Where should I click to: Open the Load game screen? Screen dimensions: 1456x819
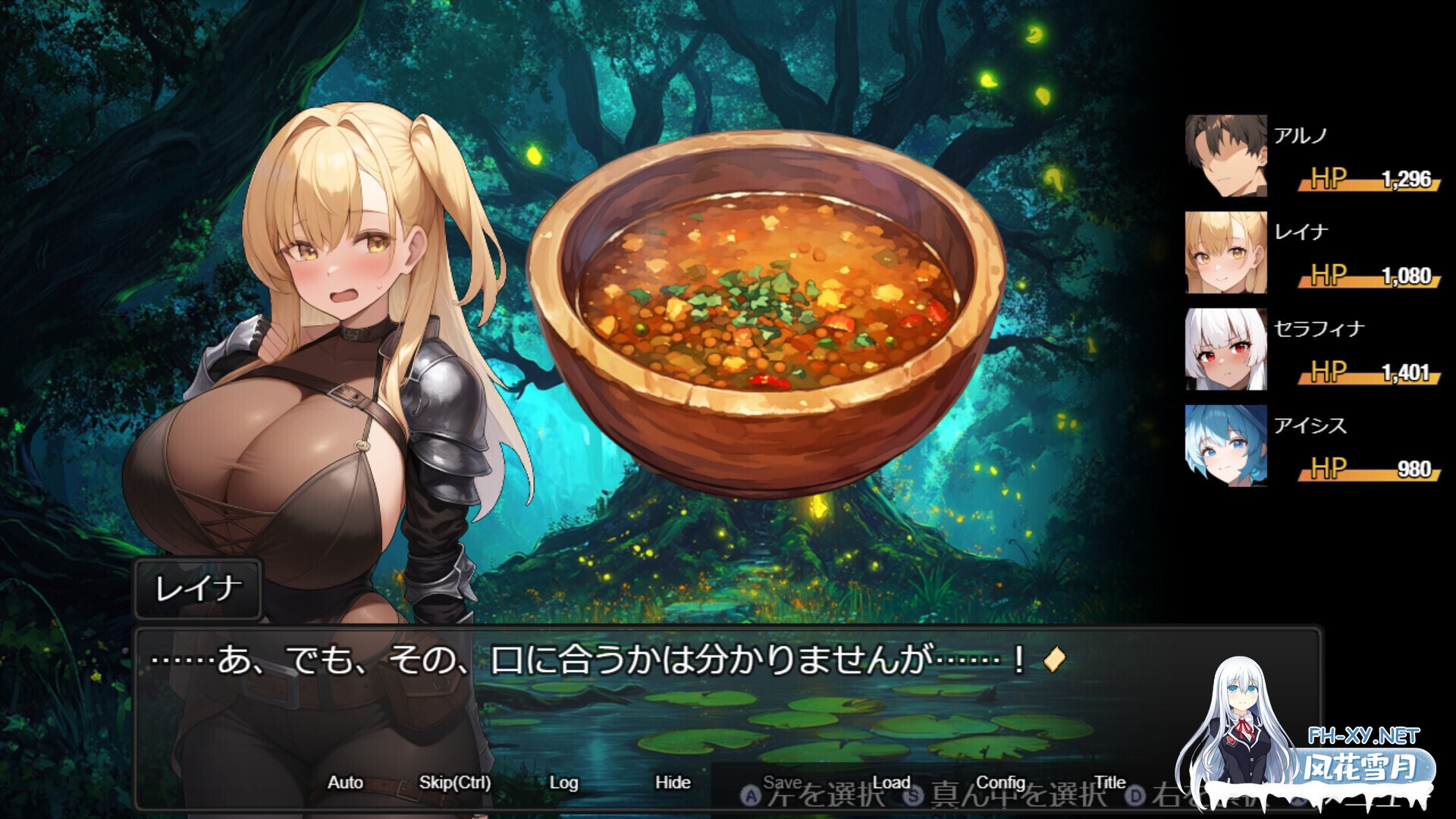(x=890, y=782)
